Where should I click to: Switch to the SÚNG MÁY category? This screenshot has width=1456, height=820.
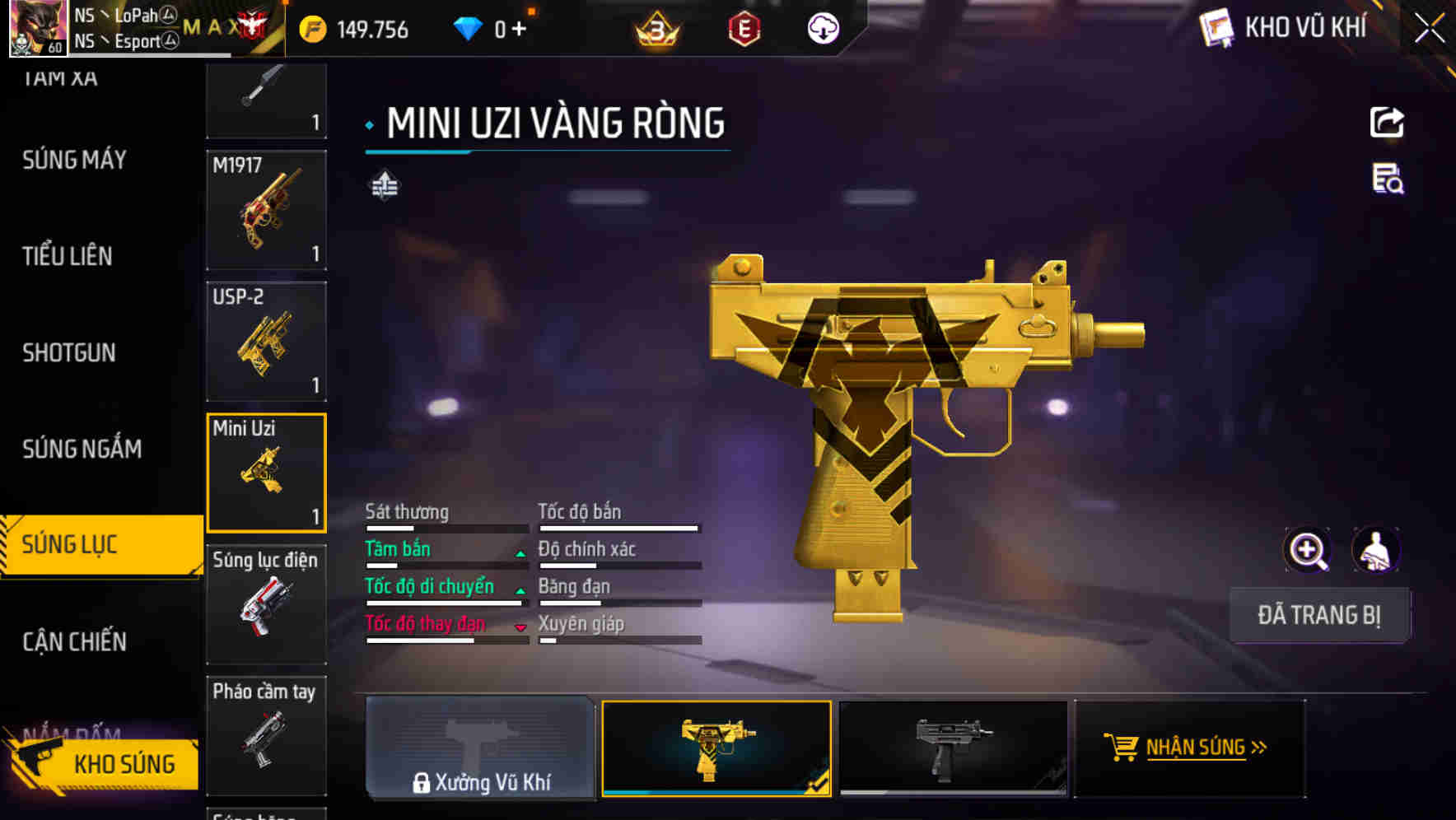click(74, 160)
